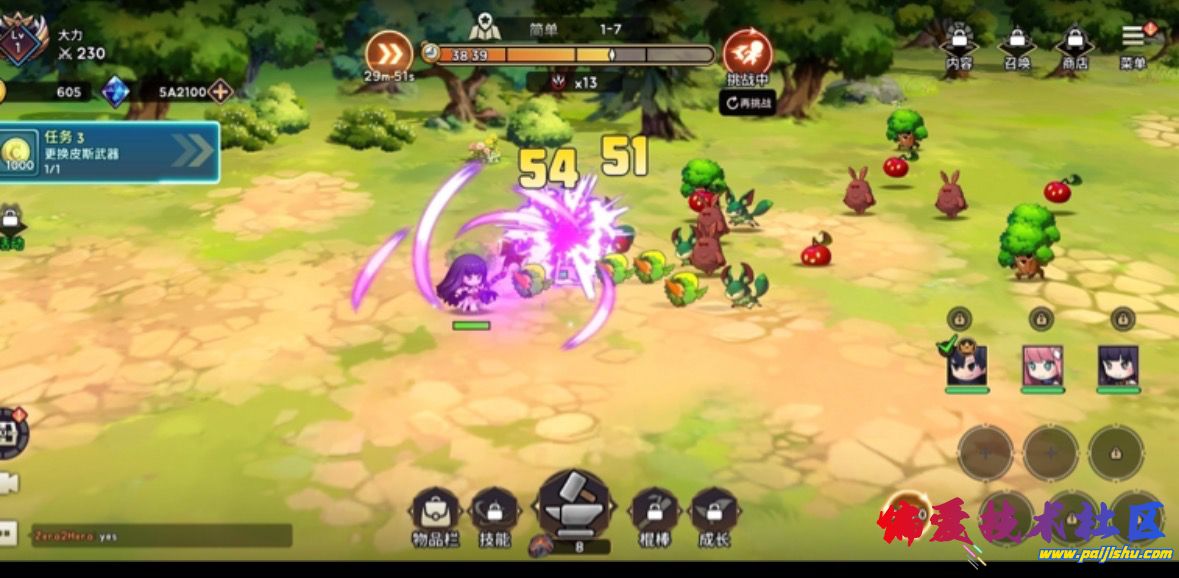The image size is (1179, 578).
Task: Select the pink-haired hero portrait
Action: pyautogui.click(x=1042, y=366)
